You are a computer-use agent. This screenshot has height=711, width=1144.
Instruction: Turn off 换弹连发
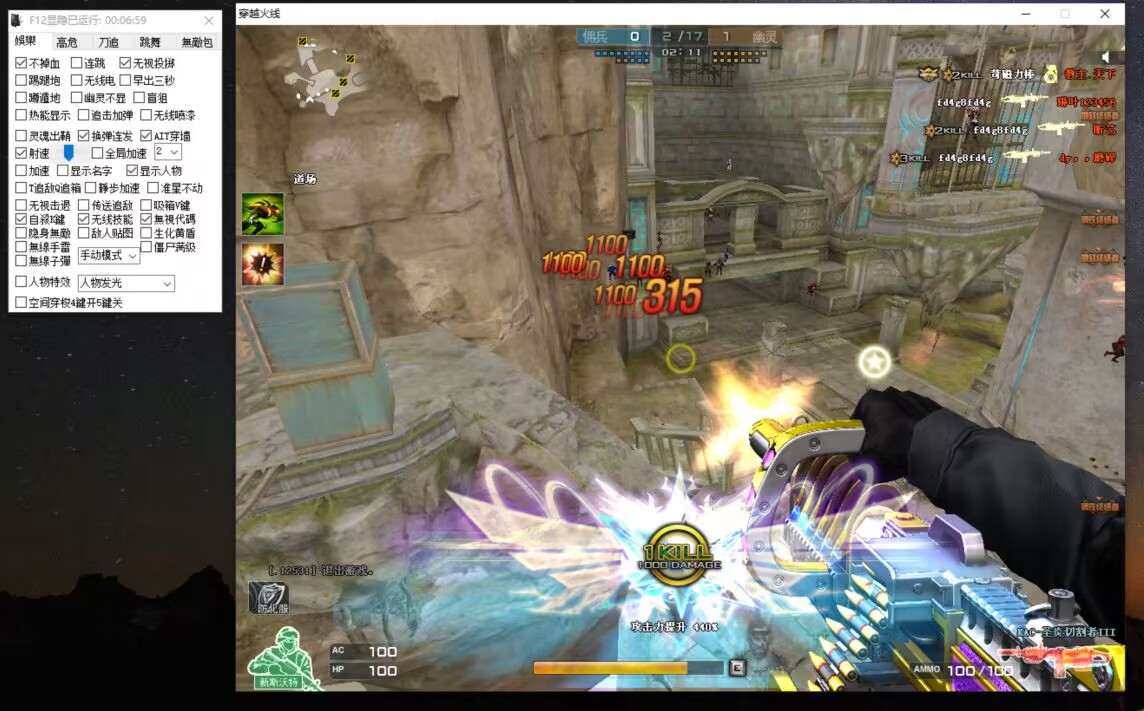click(84, 136)
